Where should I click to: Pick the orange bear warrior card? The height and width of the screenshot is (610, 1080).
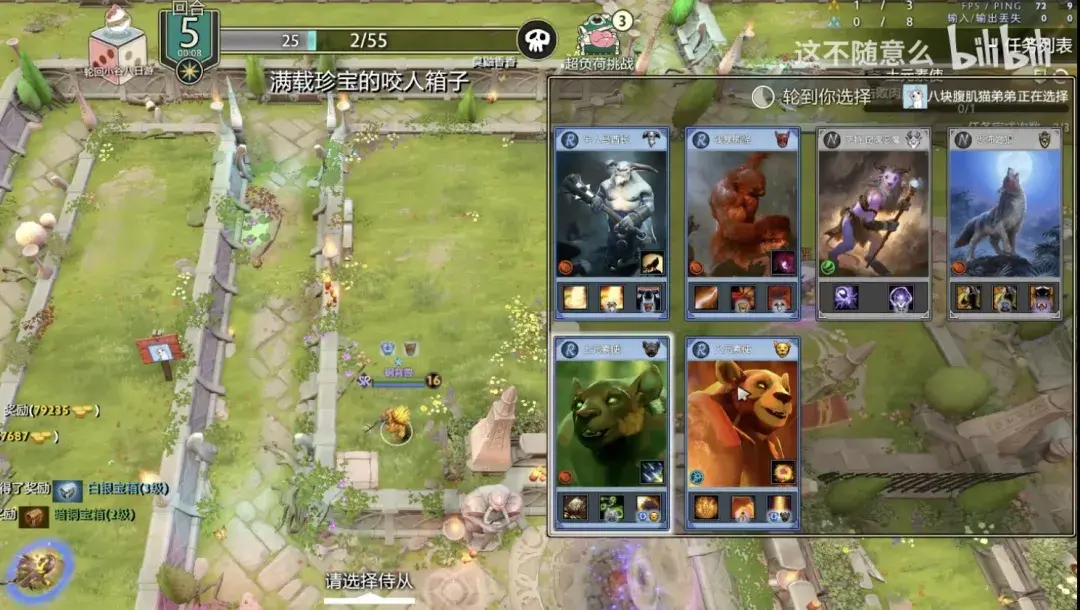coord(742,420)
